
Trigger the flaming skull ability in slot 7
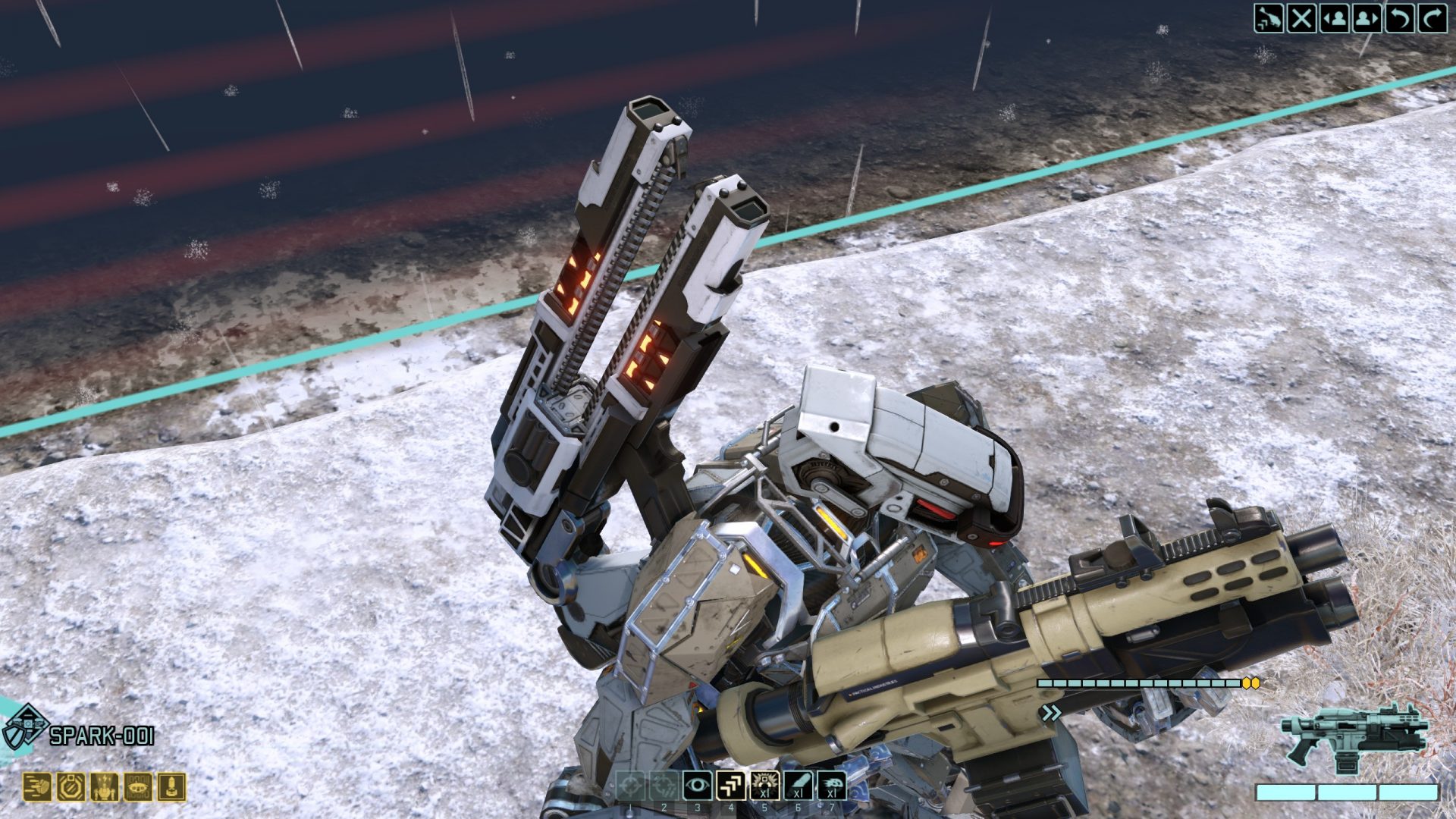click(832, 786)
